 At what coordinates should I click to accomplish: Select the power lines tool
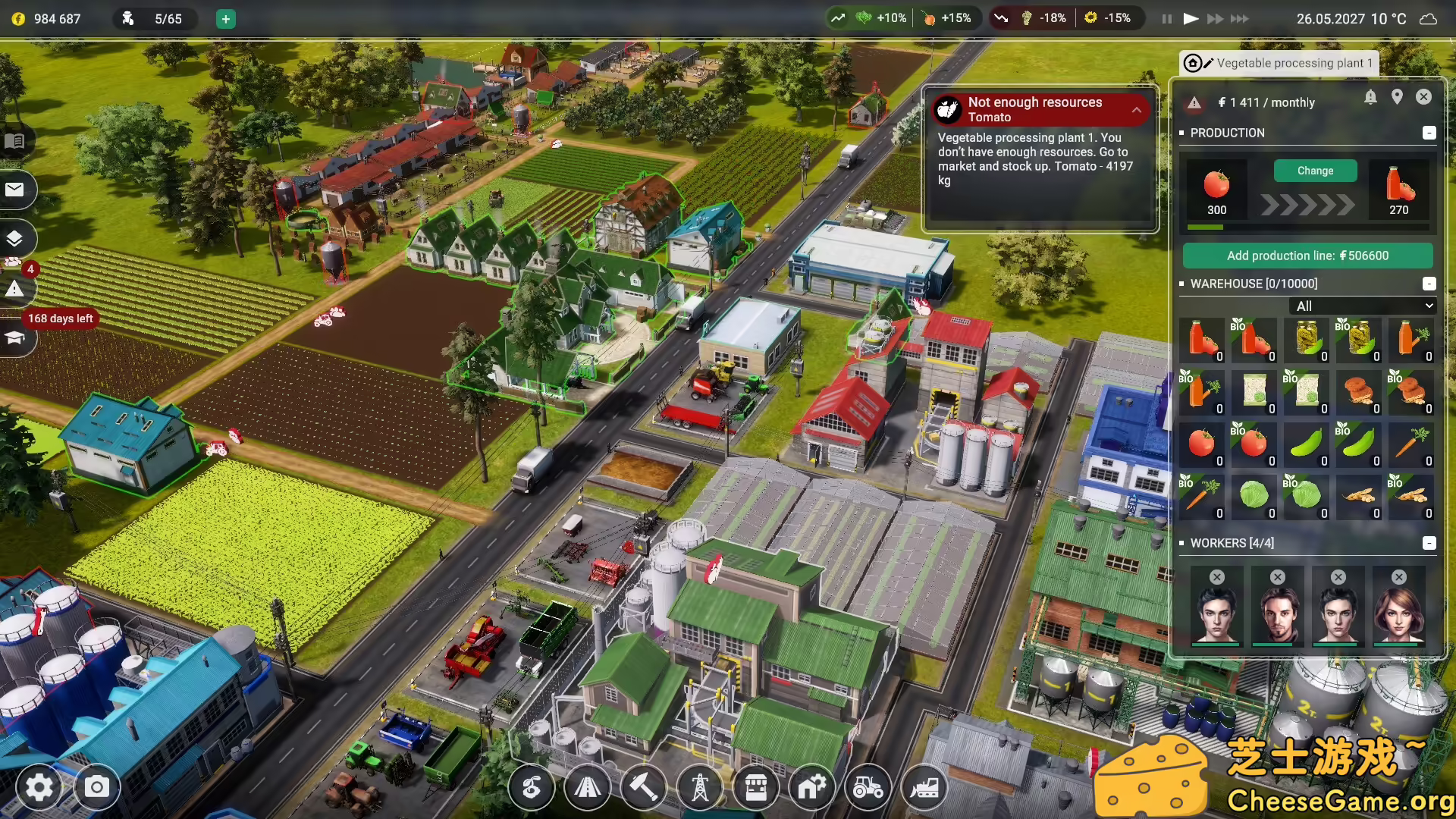pos(700,787)
